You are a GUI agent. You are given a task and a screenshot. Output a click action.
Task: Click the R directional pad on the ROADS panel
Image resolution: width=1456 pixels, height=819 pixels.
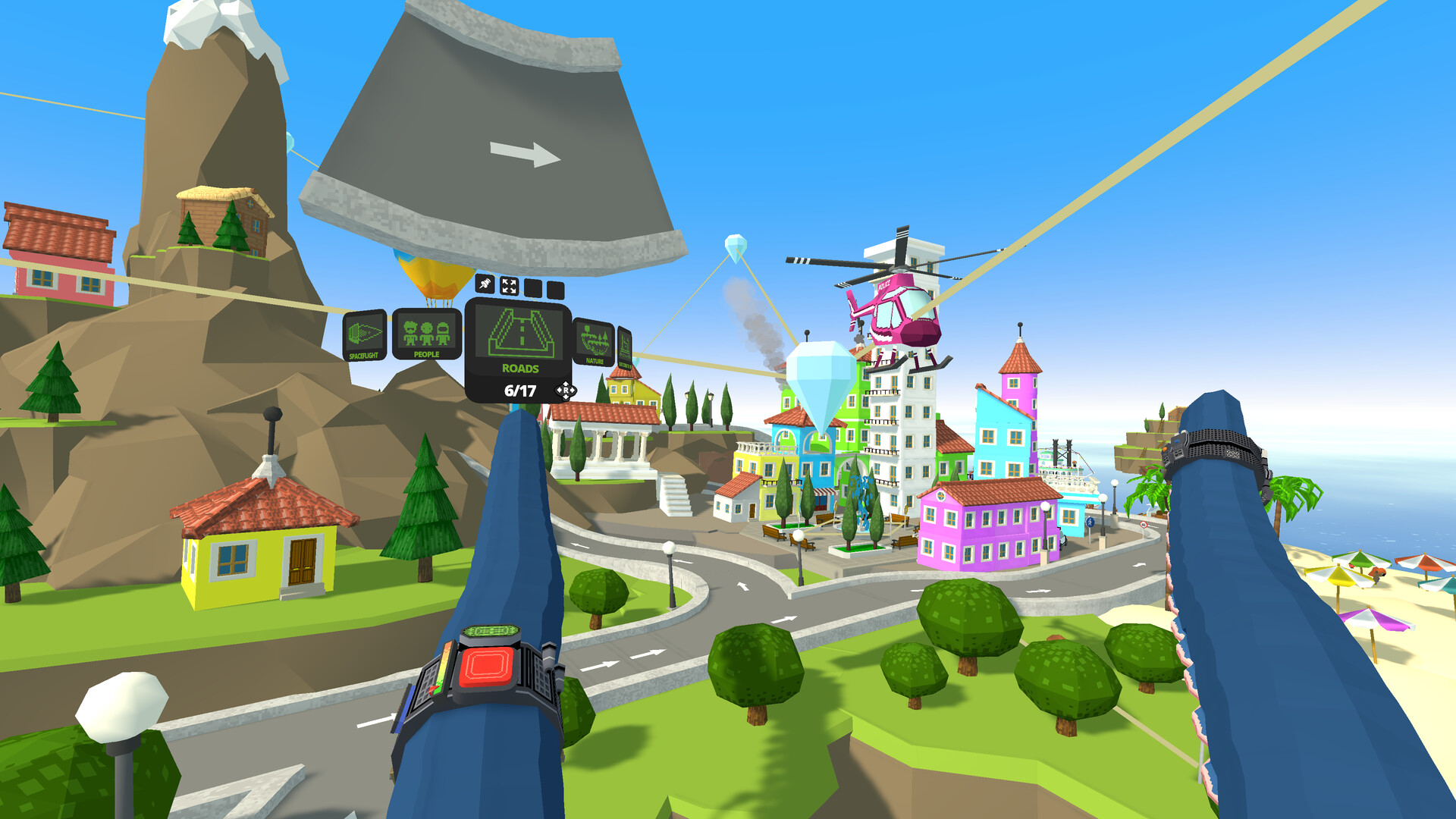[x=566, y=391]
